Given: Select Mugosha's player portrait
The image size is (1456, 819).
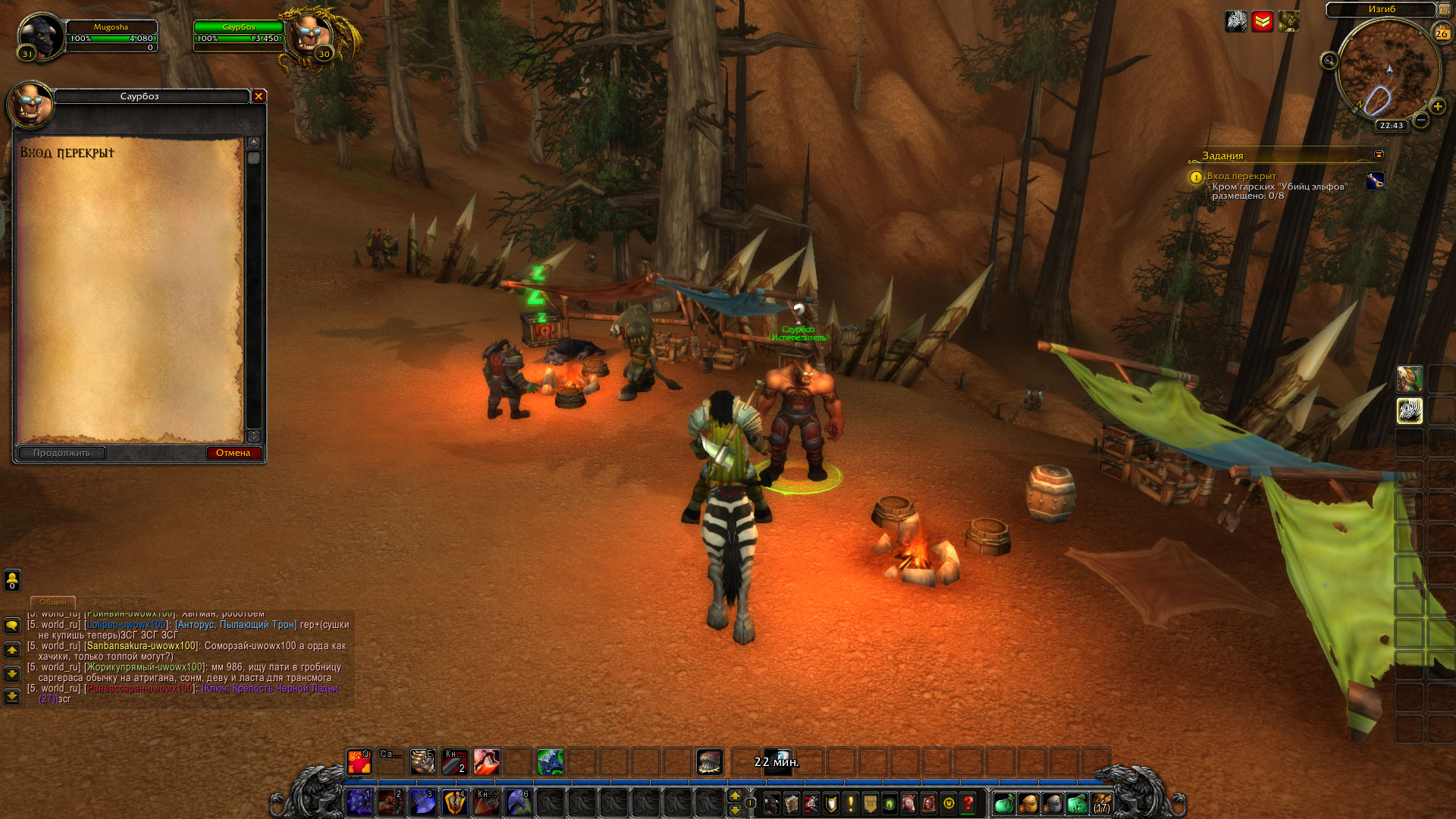Looking at the screenshot, I should tap(41, 36).
